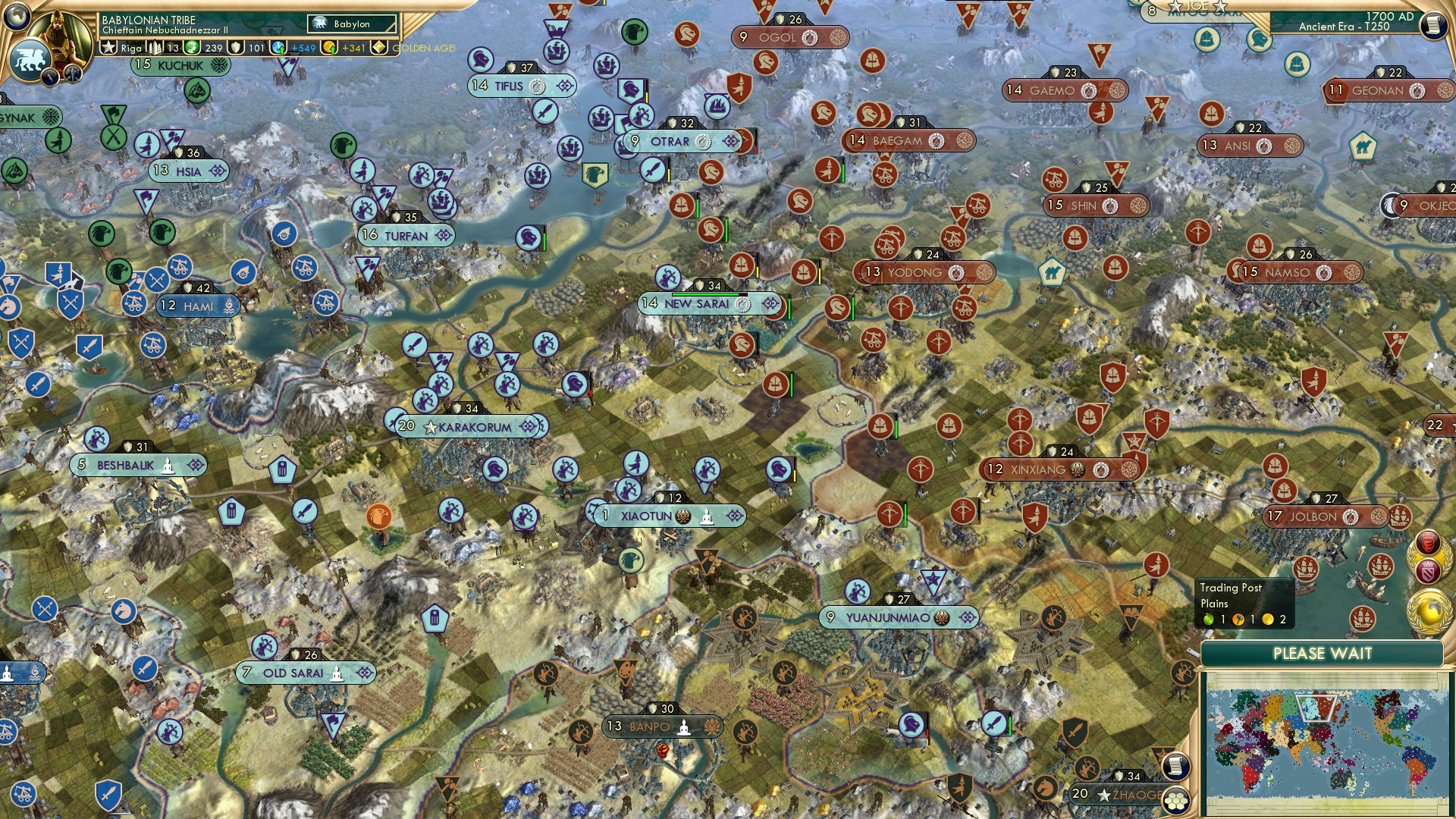Click the gold coin +341 indicator
Viewport: 1456px width, 819px height.
pos(329,49)
